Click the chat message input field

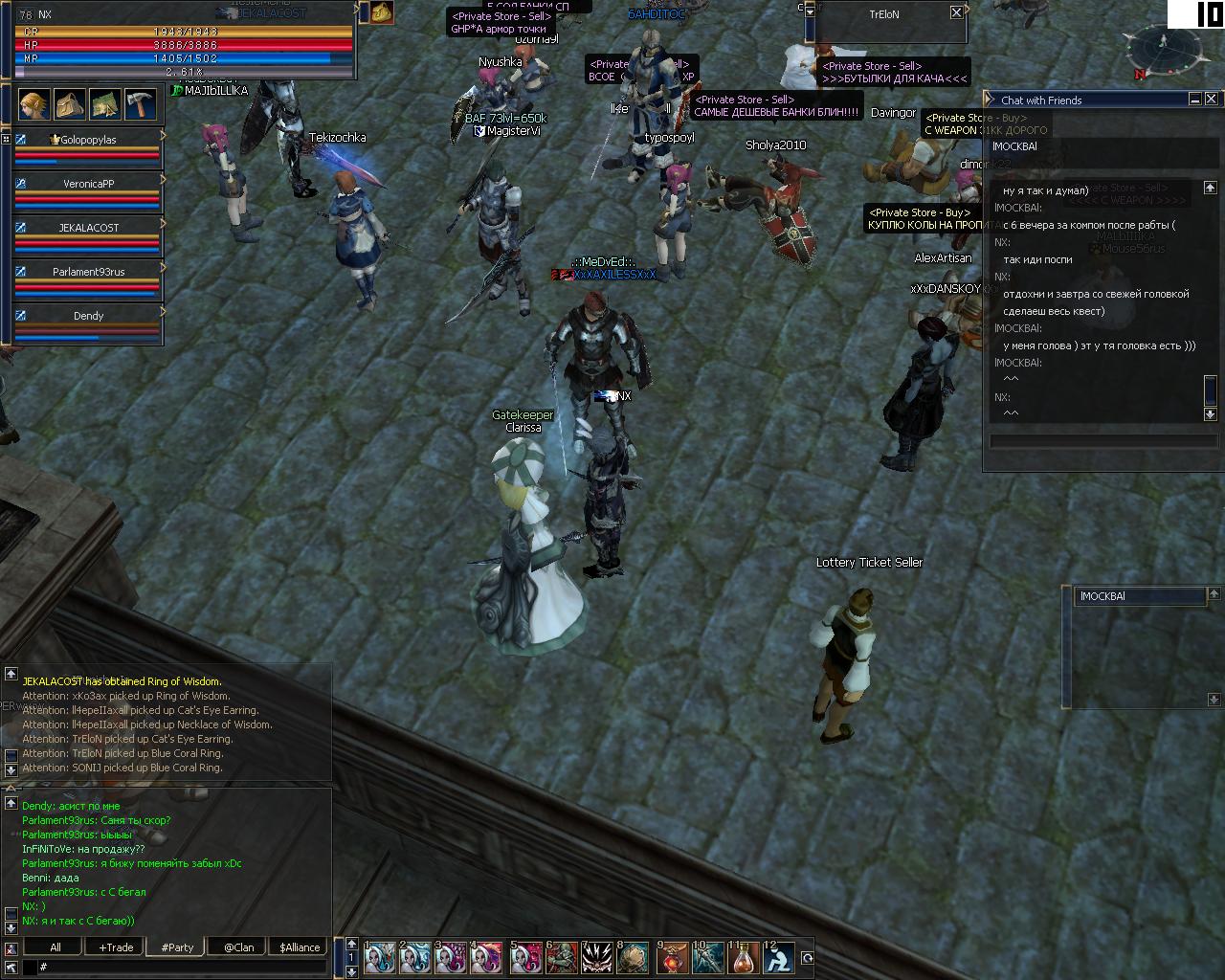pyautogui.click(x=182, y=968)
